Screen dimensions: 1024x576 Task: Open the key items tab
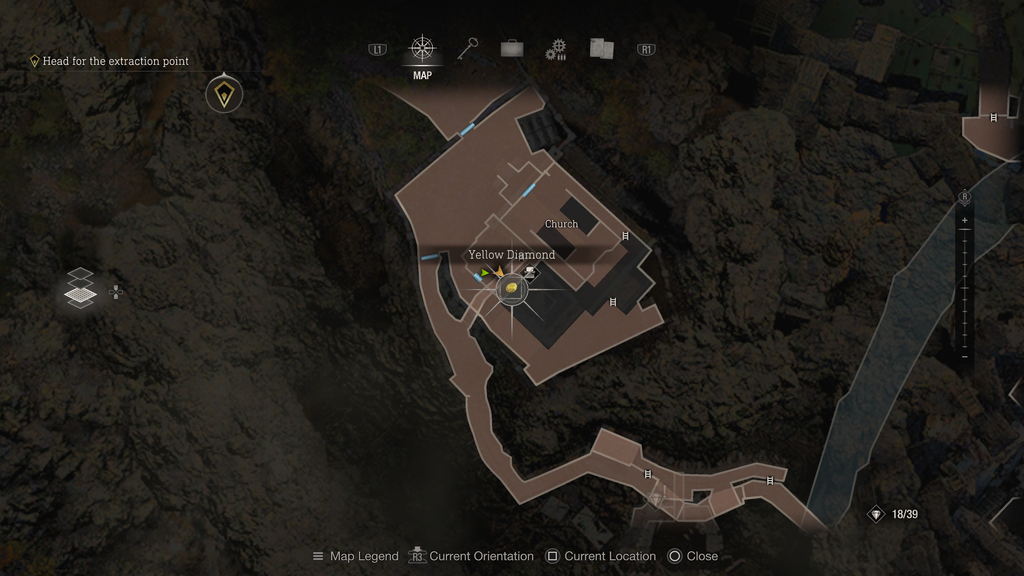coord(468,48)
